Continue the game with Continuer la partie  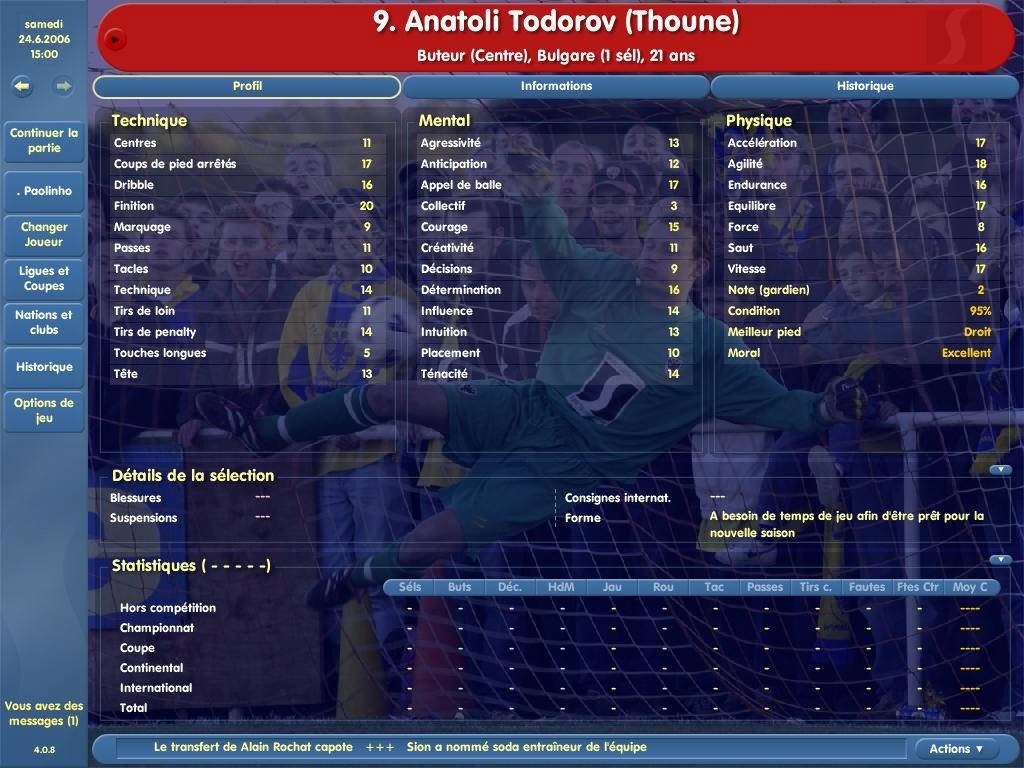pos(44,140)
